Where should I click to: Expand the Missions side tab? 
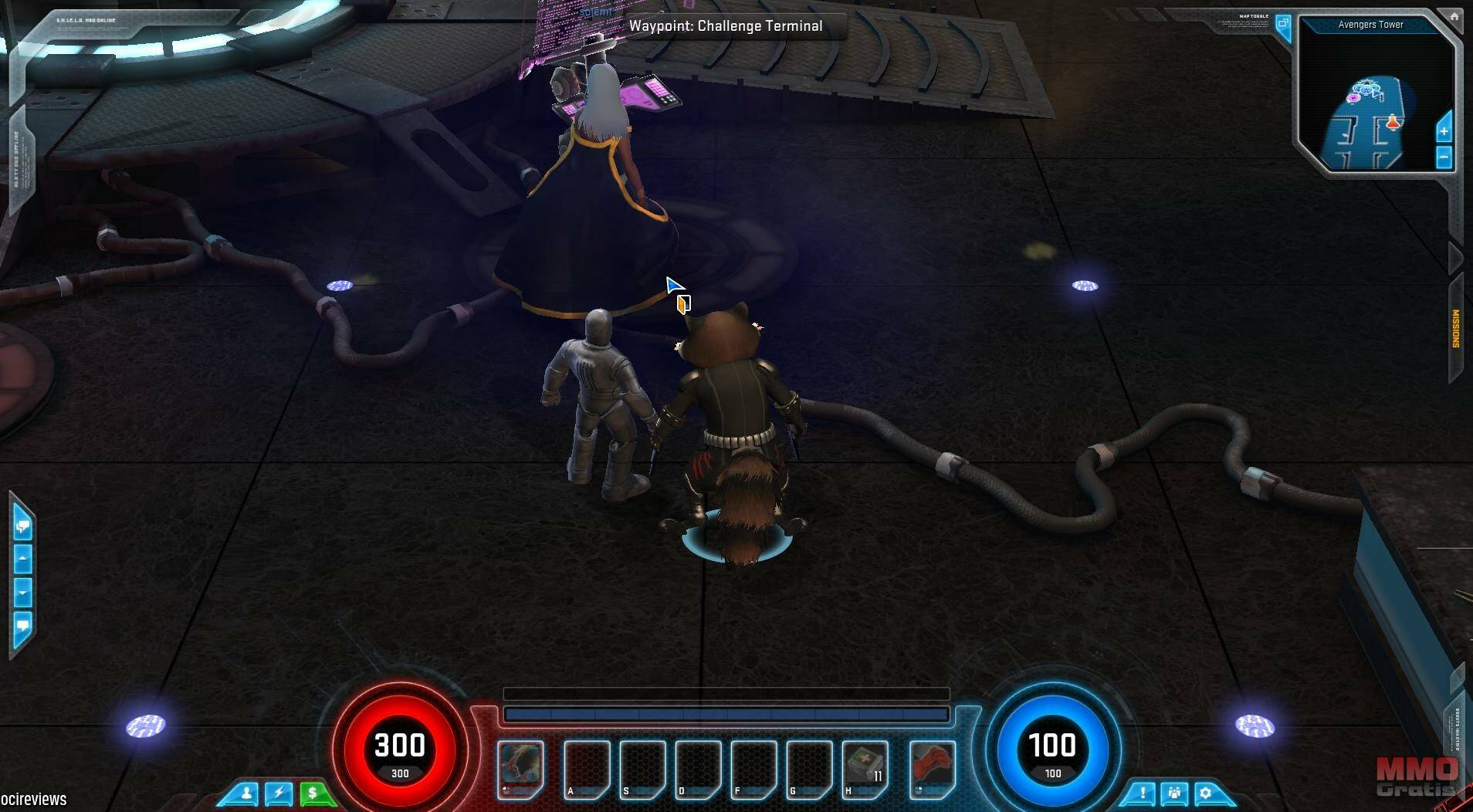point(1456,329)
